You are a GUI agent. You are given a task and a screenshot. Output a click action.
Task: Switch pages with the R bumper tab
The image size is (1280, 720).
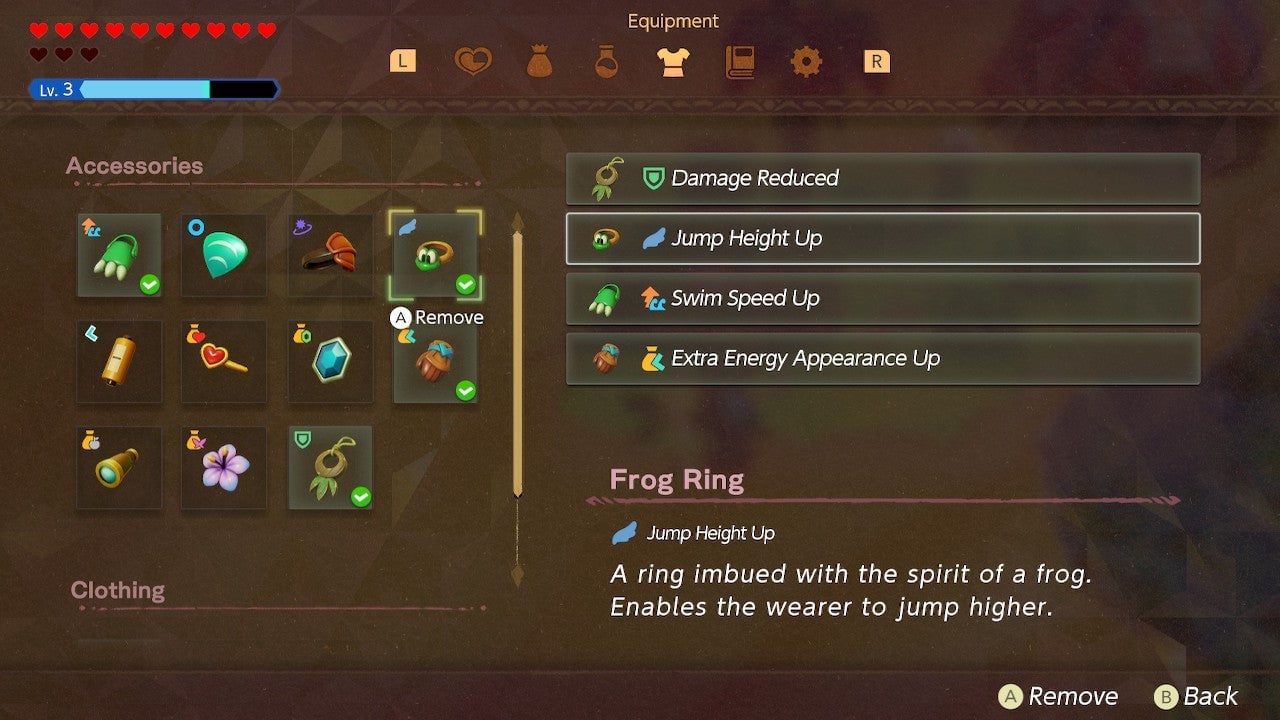pos(876,60)
